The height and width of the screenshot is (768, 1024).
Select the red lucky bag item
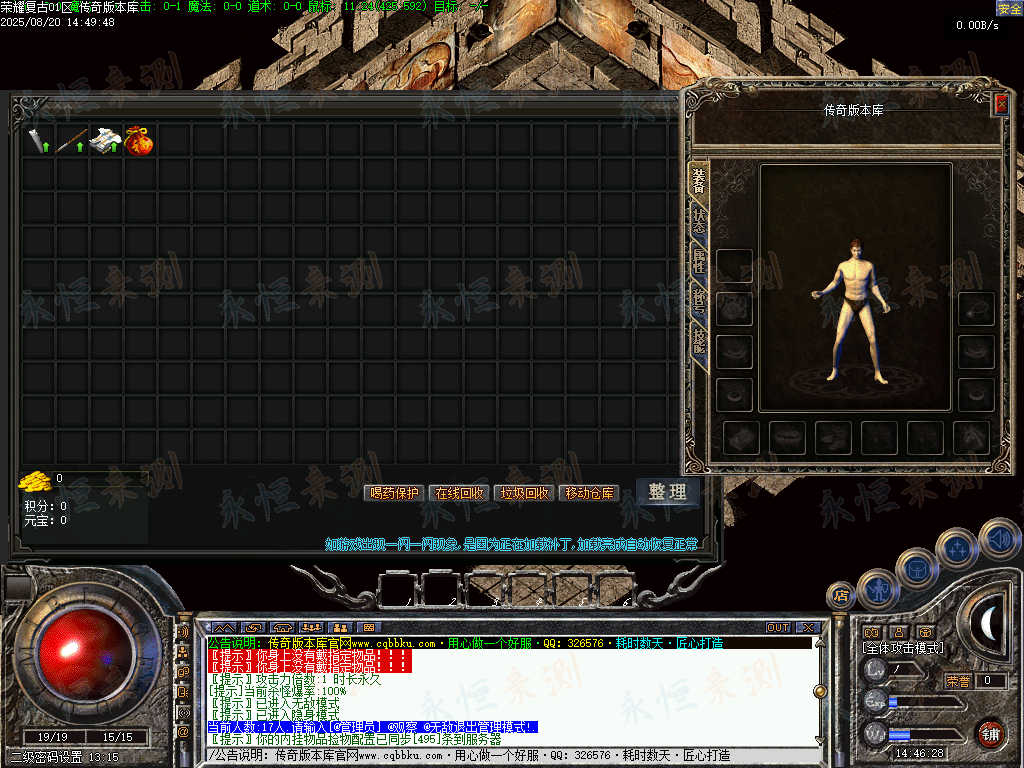pyautogui.click(x=139, y=141)
